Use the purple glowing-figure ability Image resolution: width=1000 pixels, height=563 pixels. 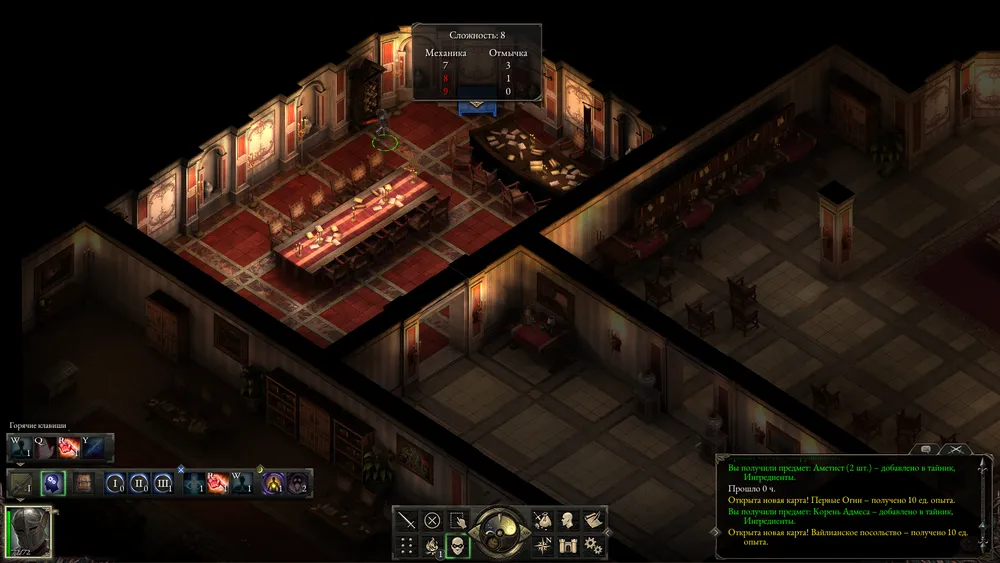pyautogui.click(x=273, y=484)
